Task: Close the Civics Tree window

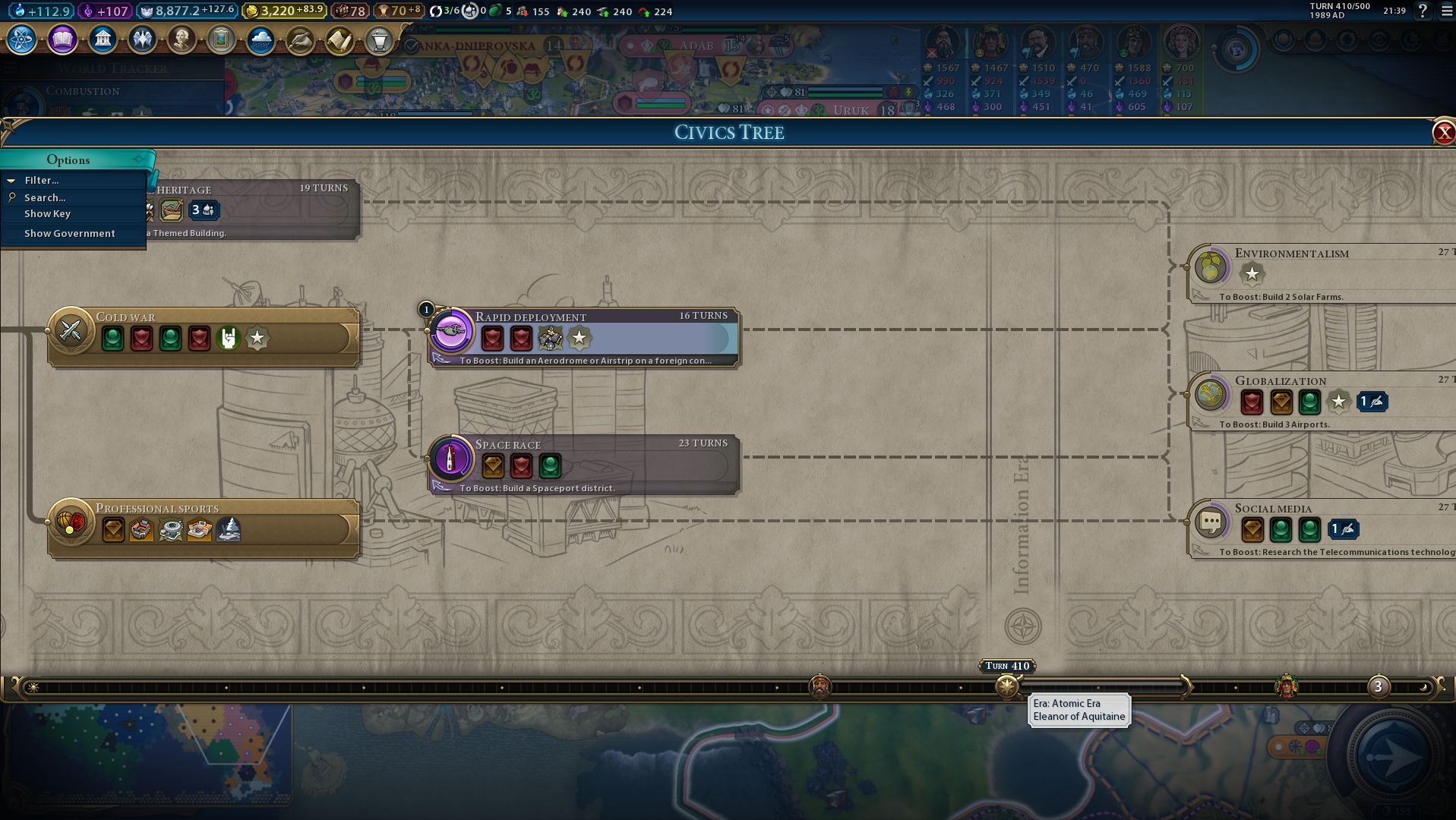Action: click(1443, 133)
